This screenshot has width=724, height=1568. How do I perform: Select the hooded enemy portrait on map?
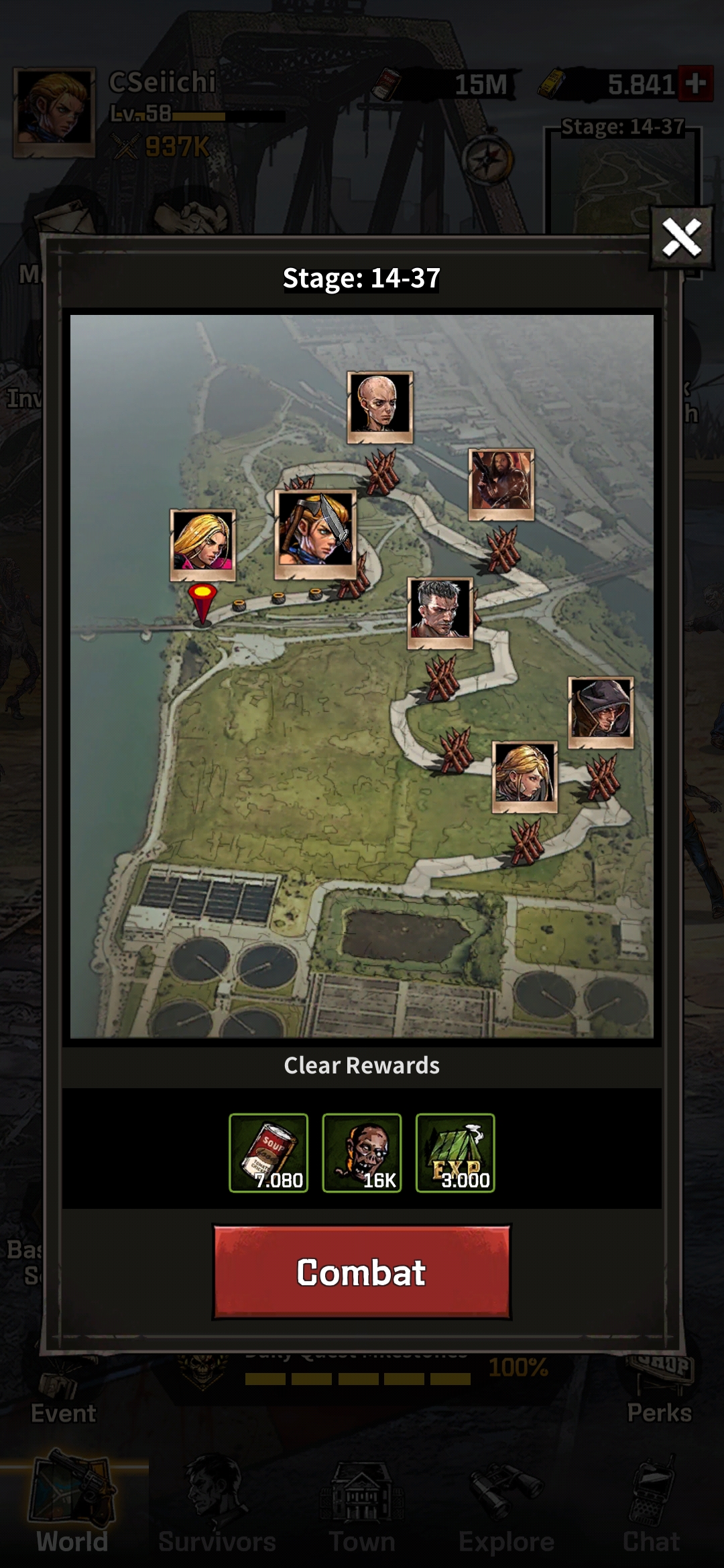(601, 712)
